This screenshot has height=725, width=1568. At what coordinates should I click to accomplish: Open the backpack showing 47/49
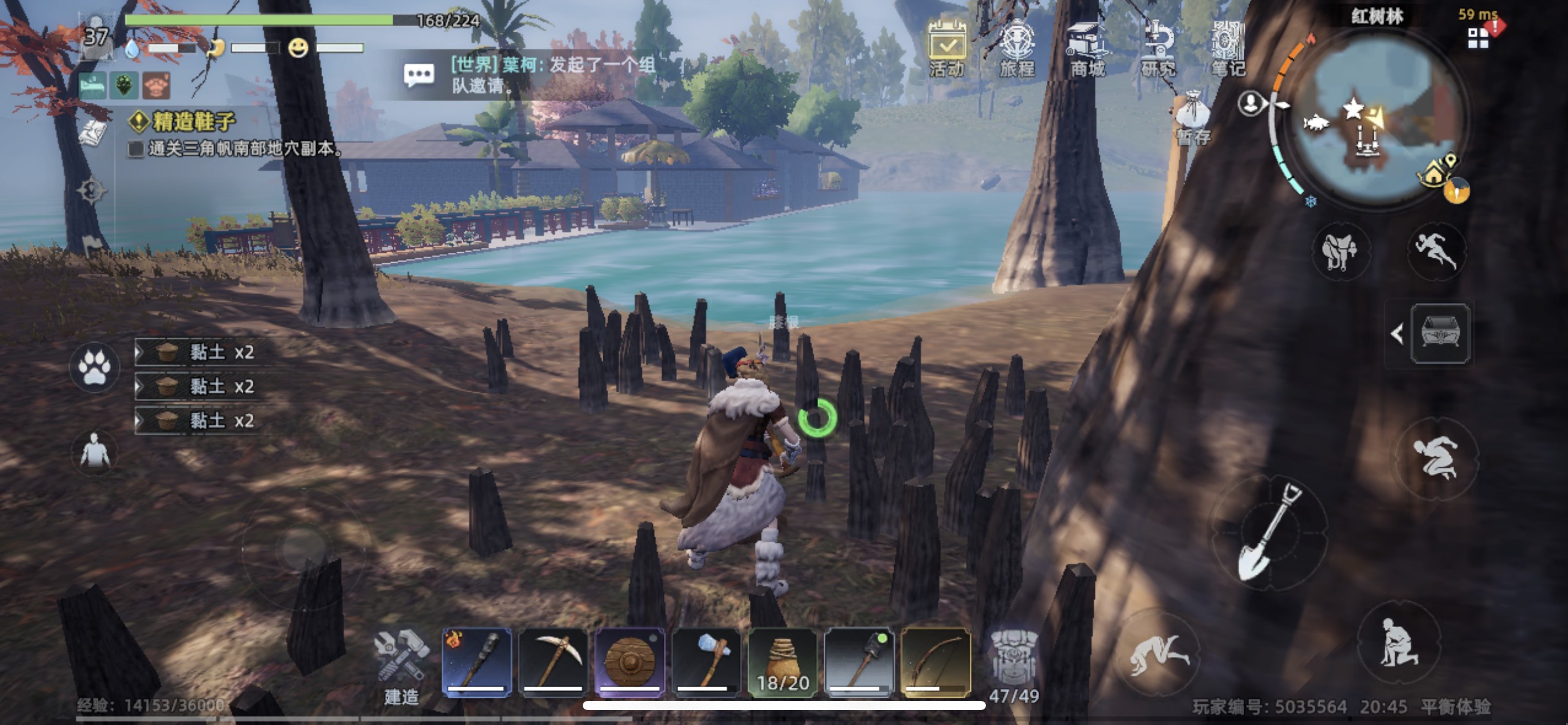coord(1014,667)
